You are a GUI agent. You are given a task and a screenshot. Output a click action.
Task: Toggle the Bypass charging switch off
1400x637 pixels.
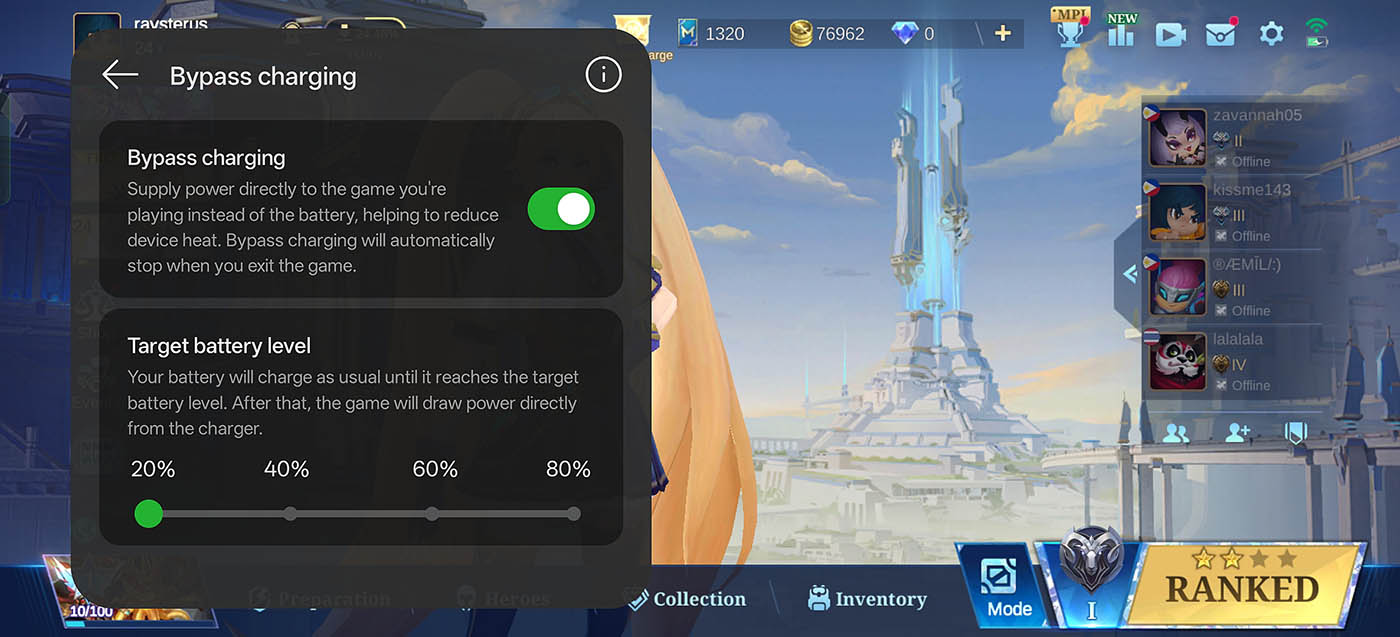561,209
